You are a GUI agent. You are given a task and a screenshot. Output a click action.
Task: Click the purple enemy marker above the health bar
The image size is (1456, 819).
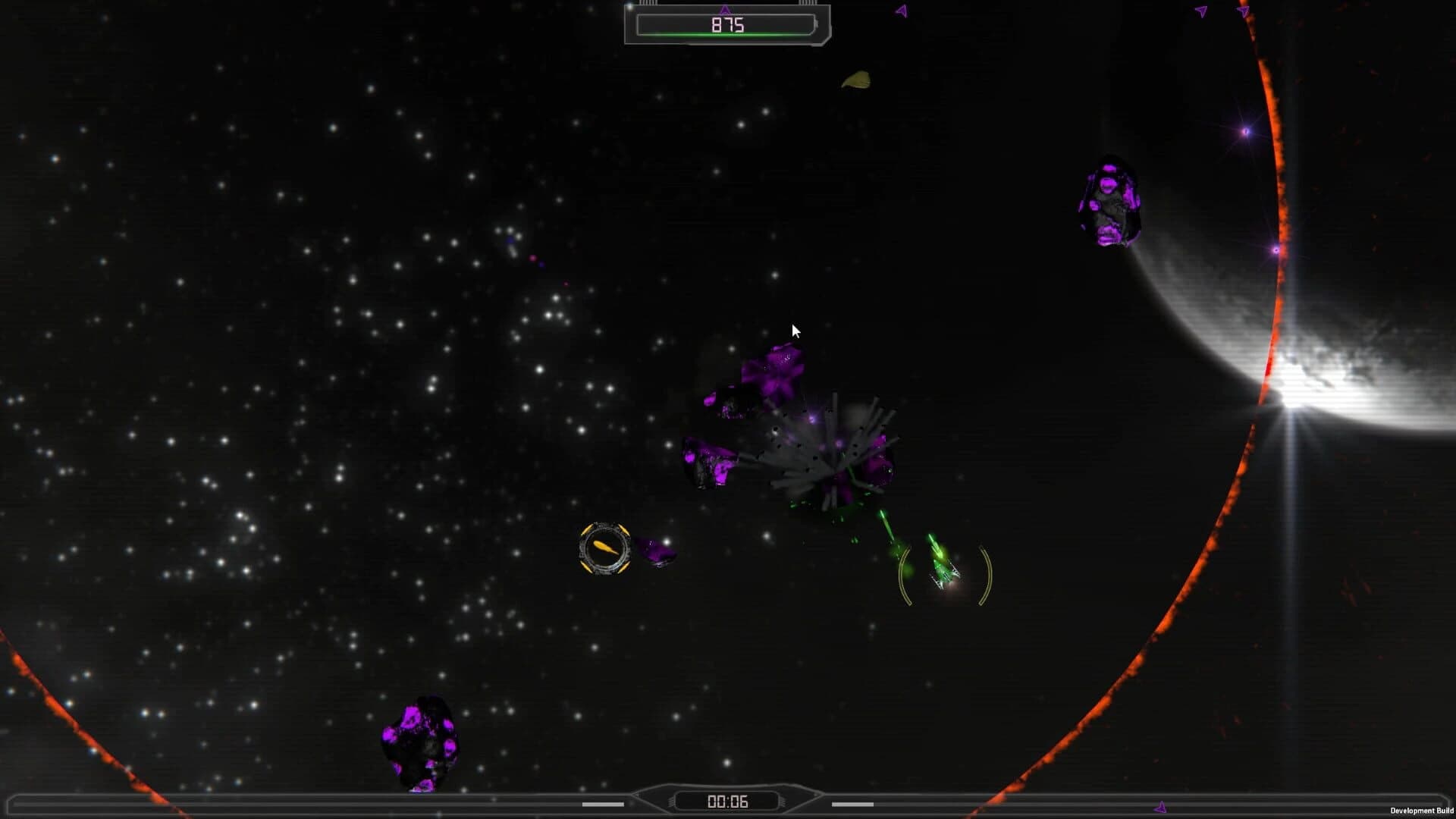point(726,10)
